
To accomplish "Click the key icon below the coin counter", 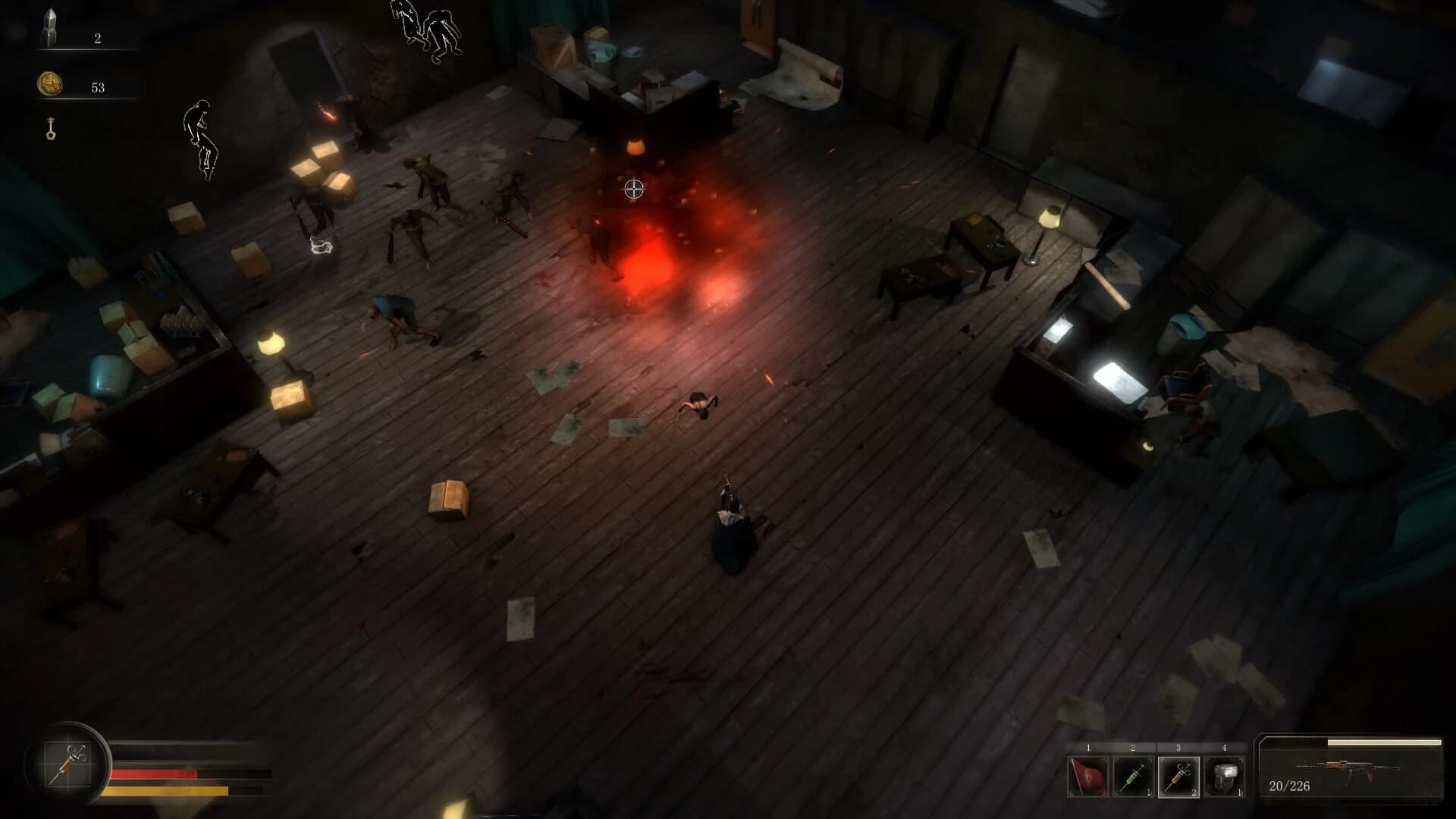I will (50, 128).
